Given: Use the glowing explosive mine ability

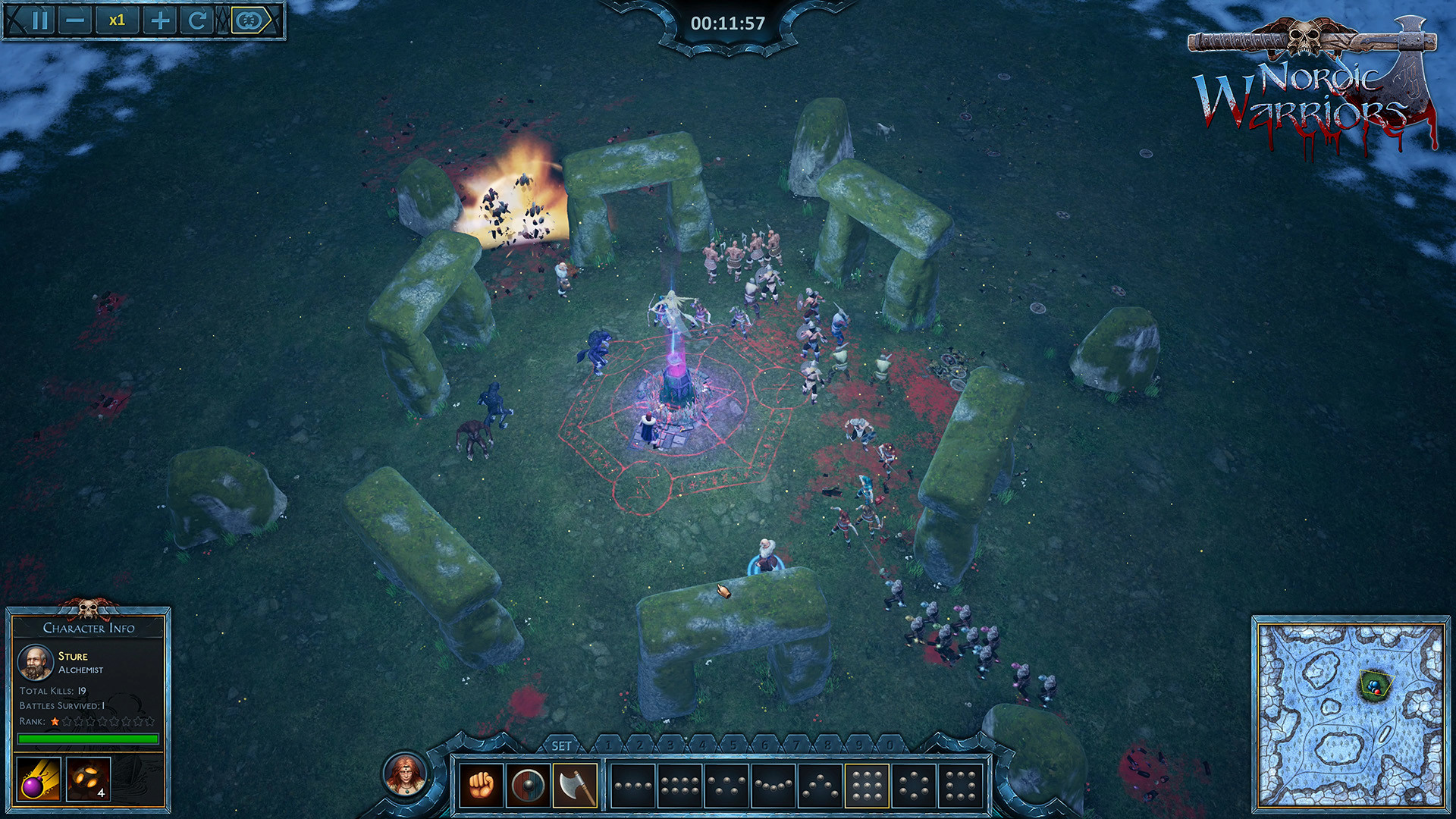Looking at the screenshot, I should click(88, 779).
